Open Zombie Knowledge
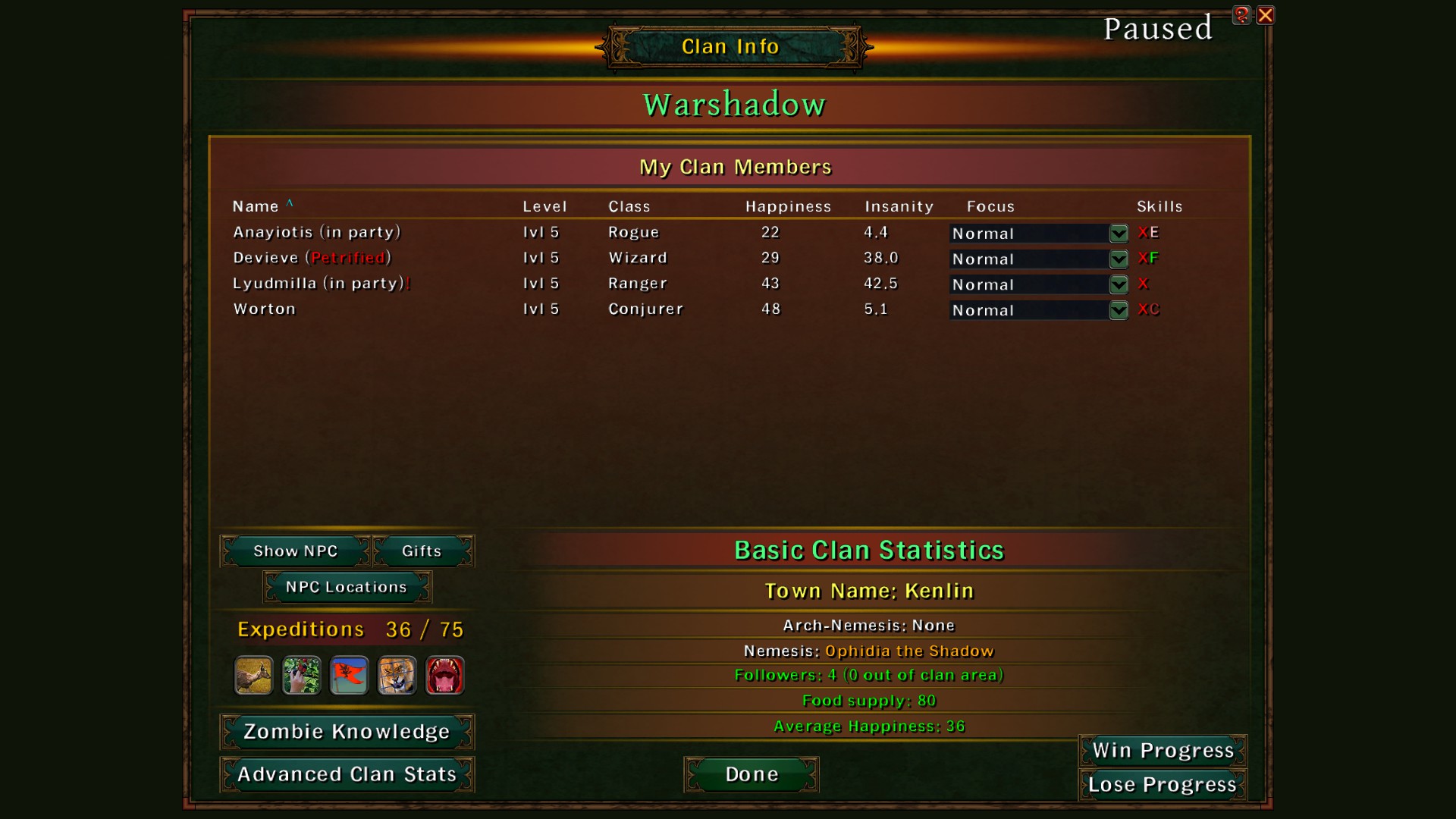Viewport: 1456px width, 819px height. [x=347, y=732]
